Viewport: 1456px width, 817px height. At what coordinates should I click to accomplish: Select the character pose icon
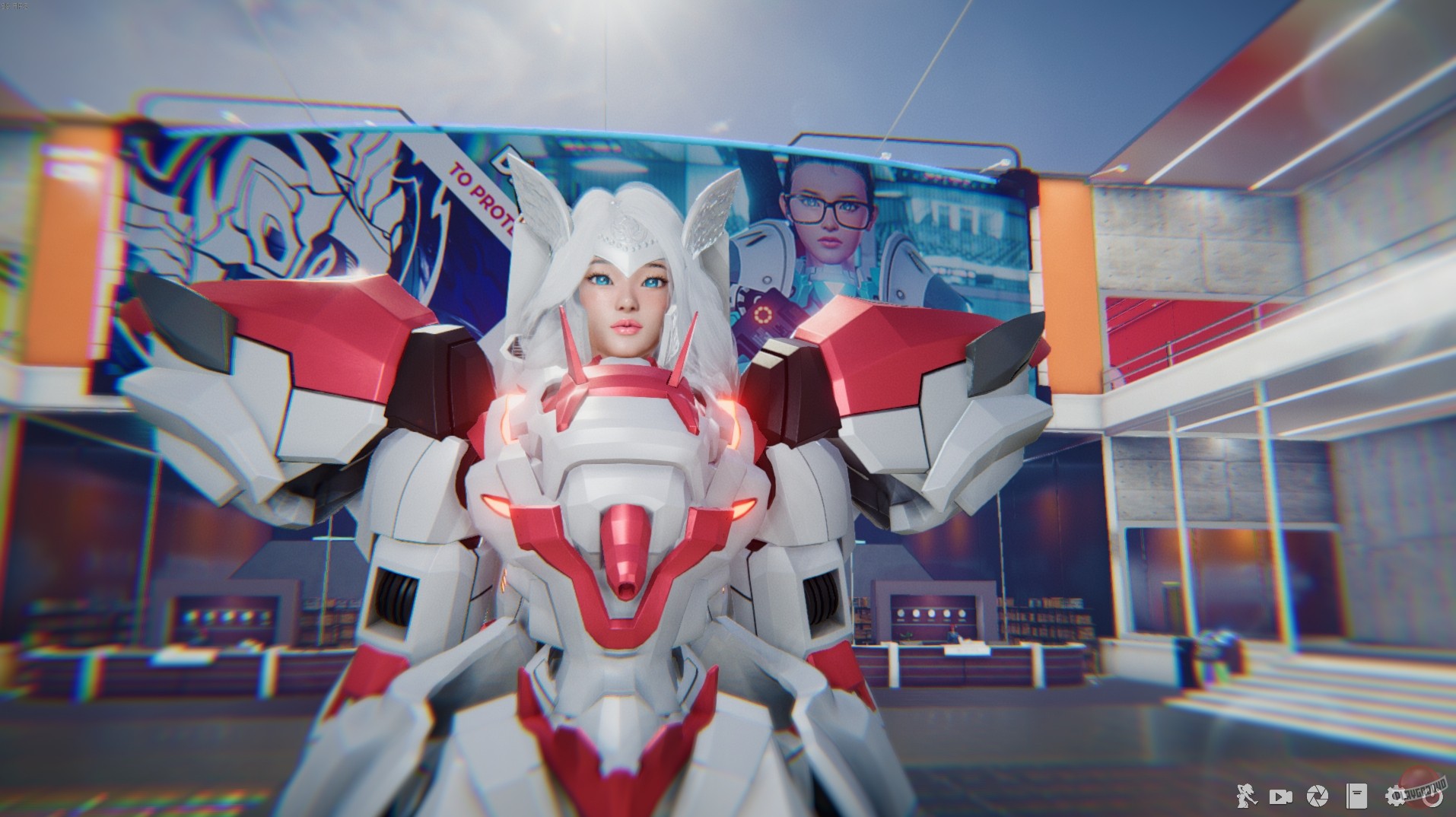pyautogui.click(x=1246, y=796)
